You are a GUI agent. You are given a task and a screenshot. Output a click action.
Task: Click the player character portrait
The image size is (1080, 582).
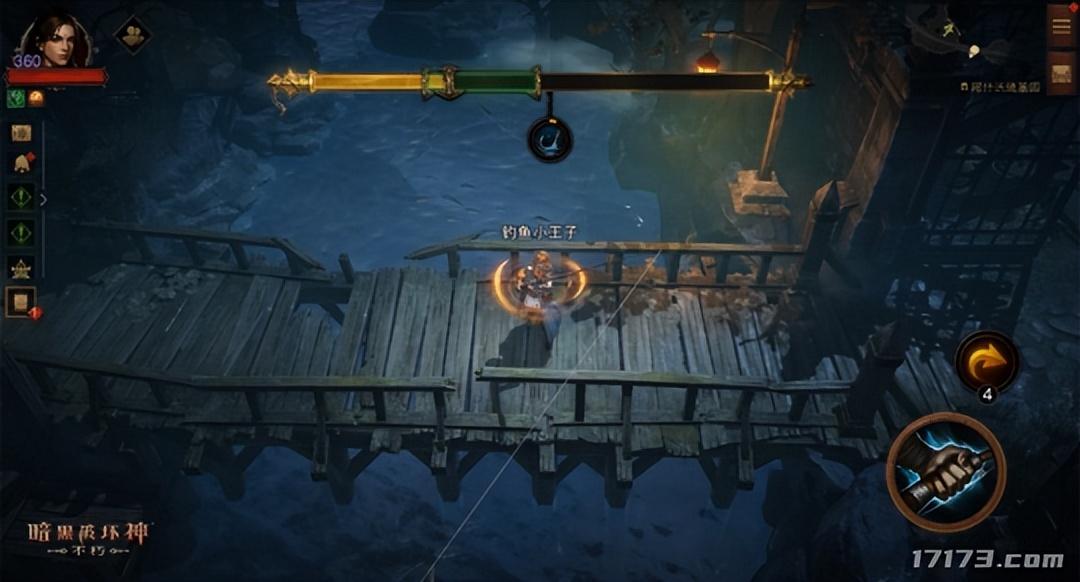55,42
